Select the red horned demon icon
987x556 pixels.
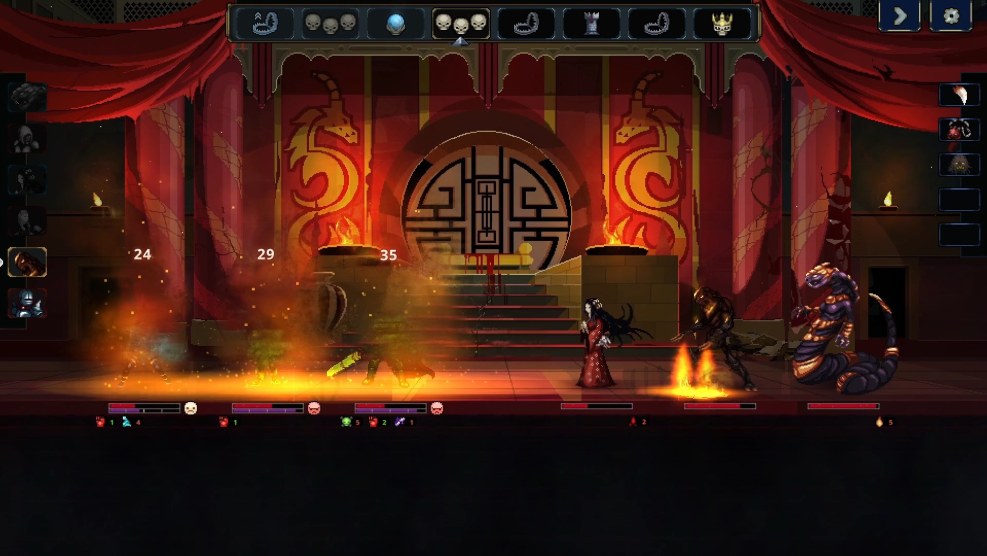[x=959, y=130]
